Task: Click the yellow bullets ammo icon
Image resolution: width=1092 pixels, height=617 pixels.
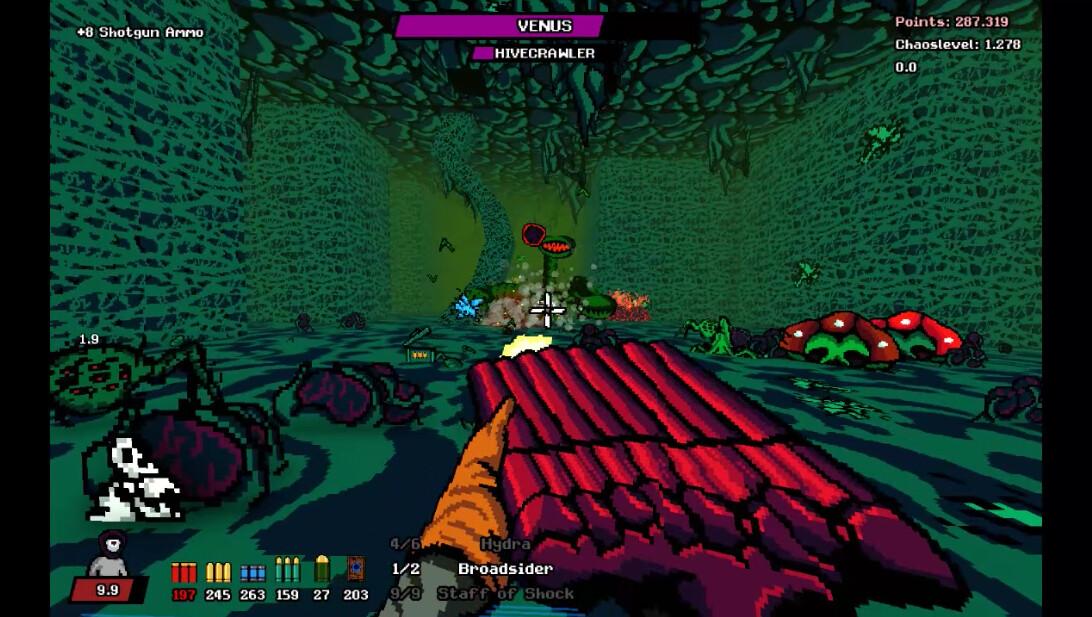Action: click(x=218, y=573)
